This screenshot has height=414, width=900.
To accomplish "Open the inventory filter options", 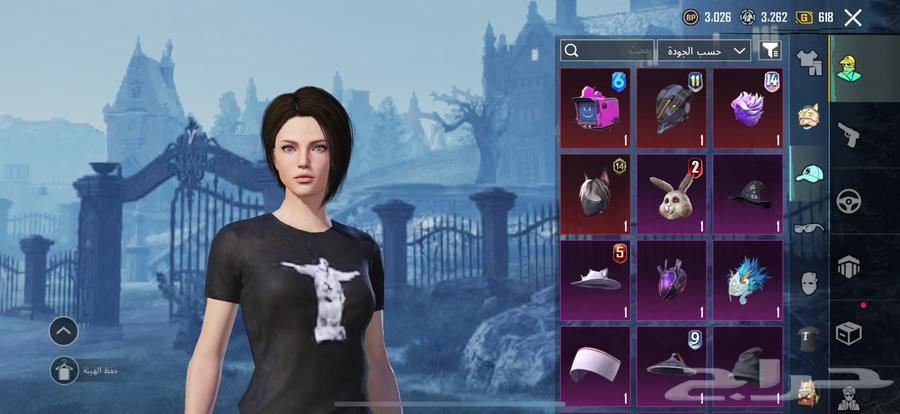I will [x=770, y=50].
